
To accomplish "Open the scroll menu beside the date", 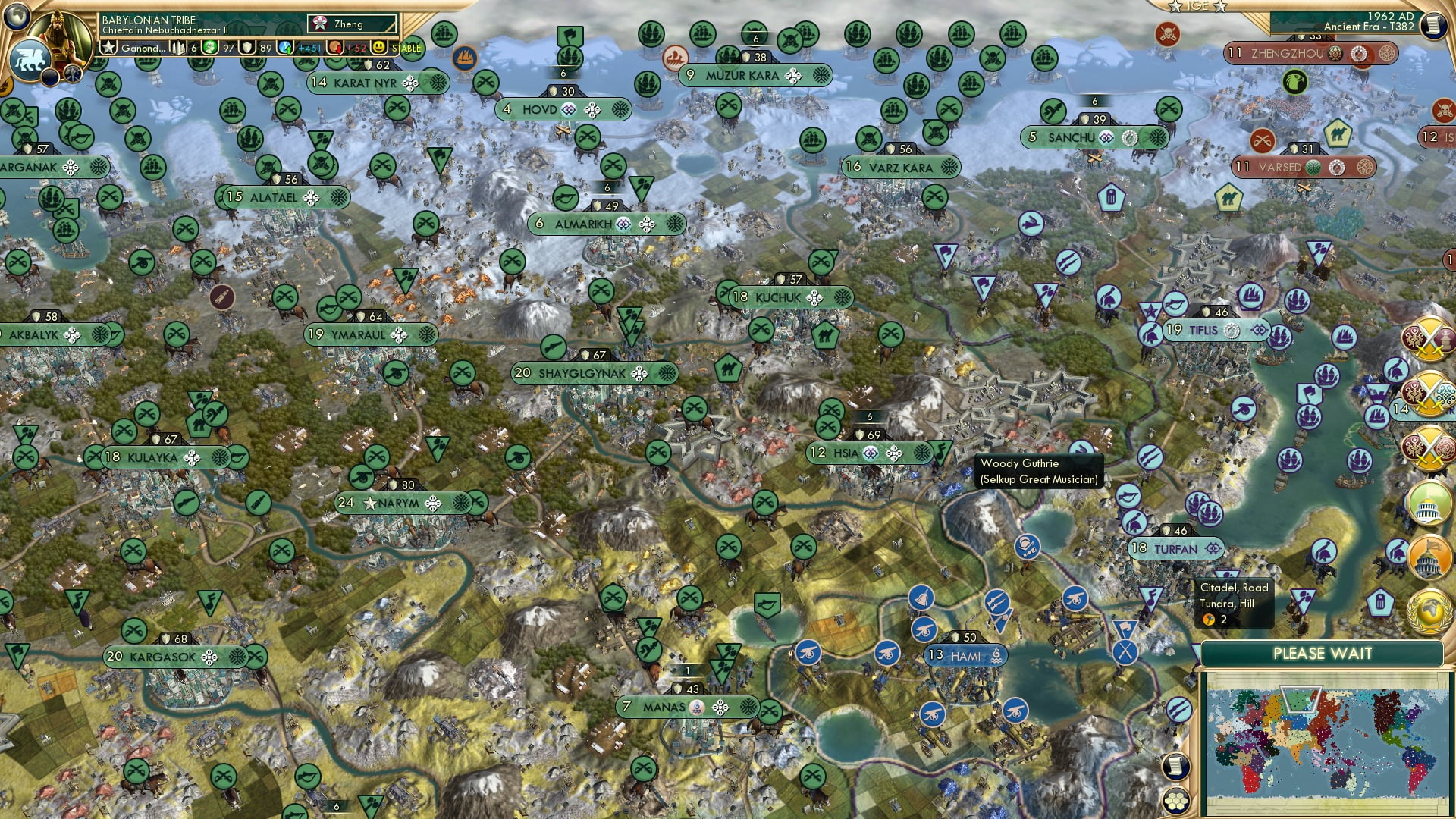I will [1432, 26].
